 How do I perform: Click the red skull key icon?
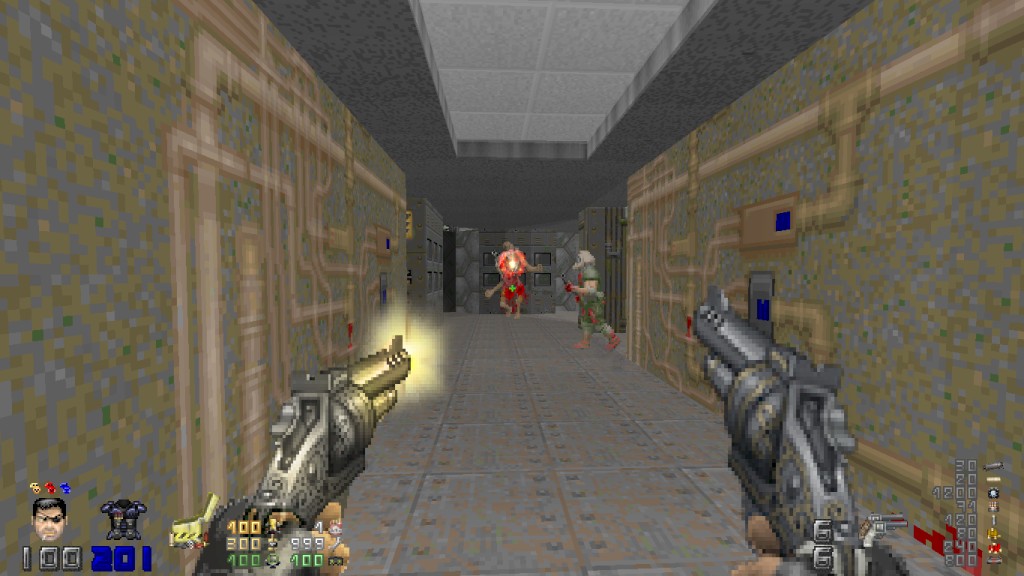[50, 488]
